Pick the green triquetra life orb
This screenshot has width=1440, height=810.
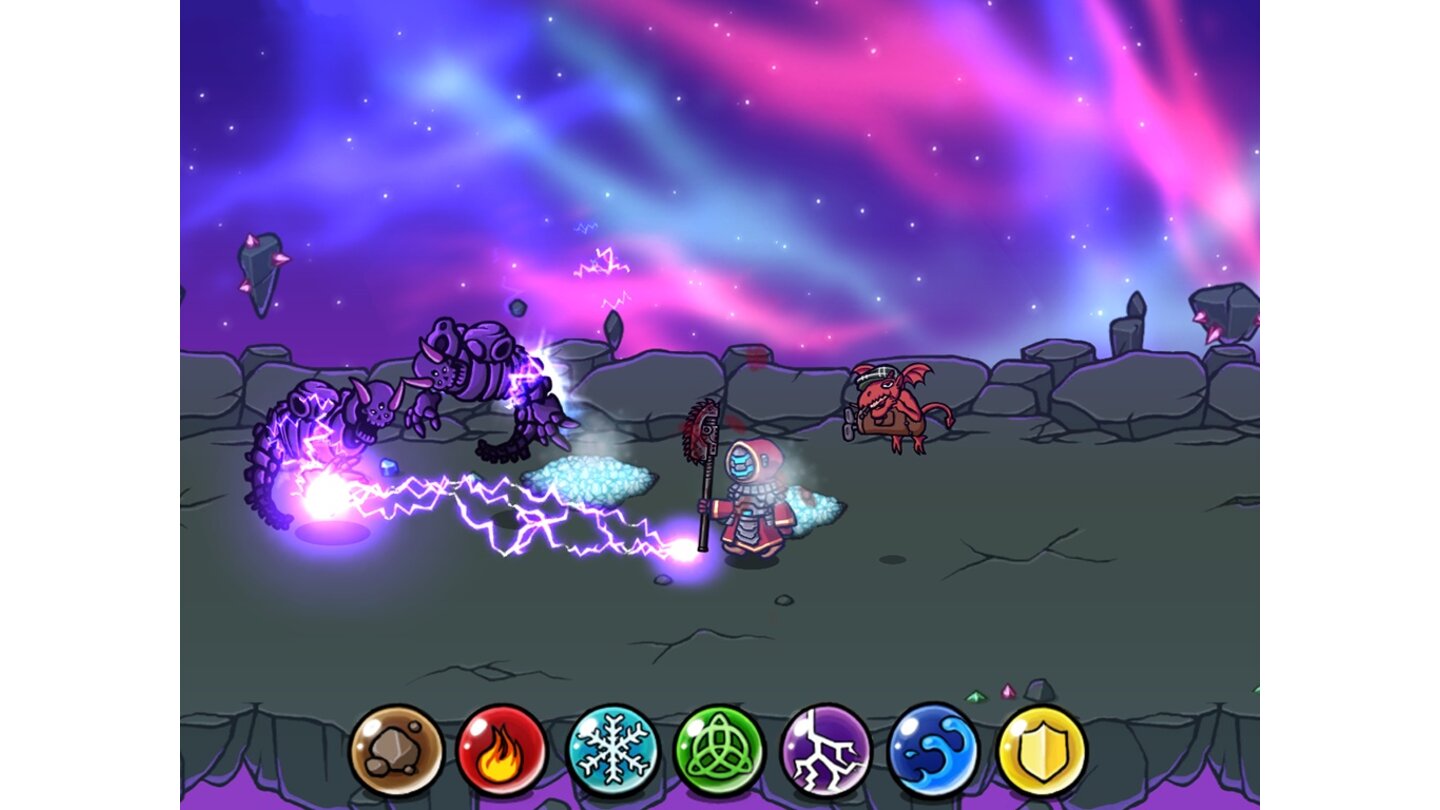coord(719,750)
